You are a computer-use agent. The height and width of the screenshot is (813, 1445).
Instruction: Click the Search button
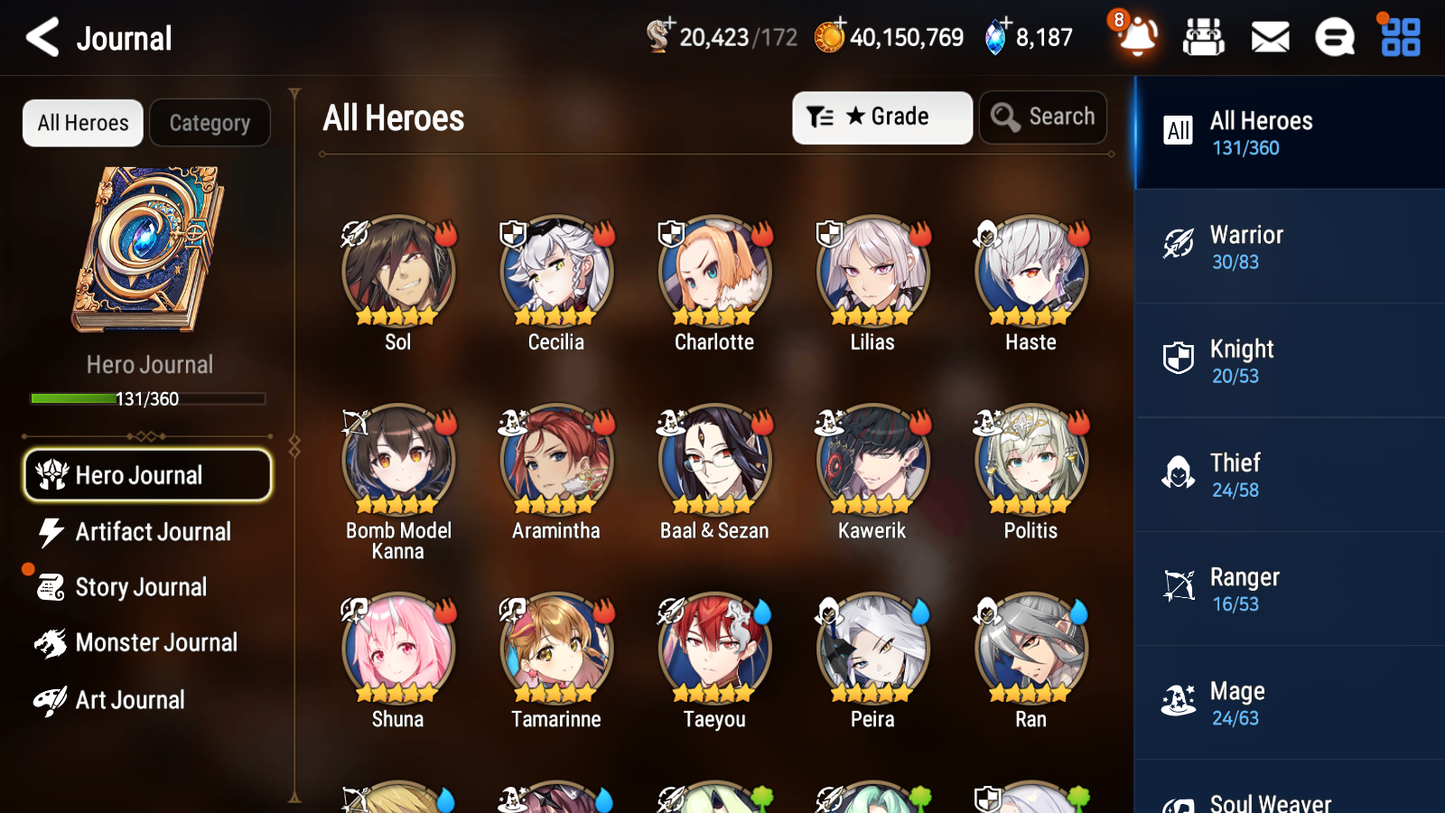(1043, 117)
